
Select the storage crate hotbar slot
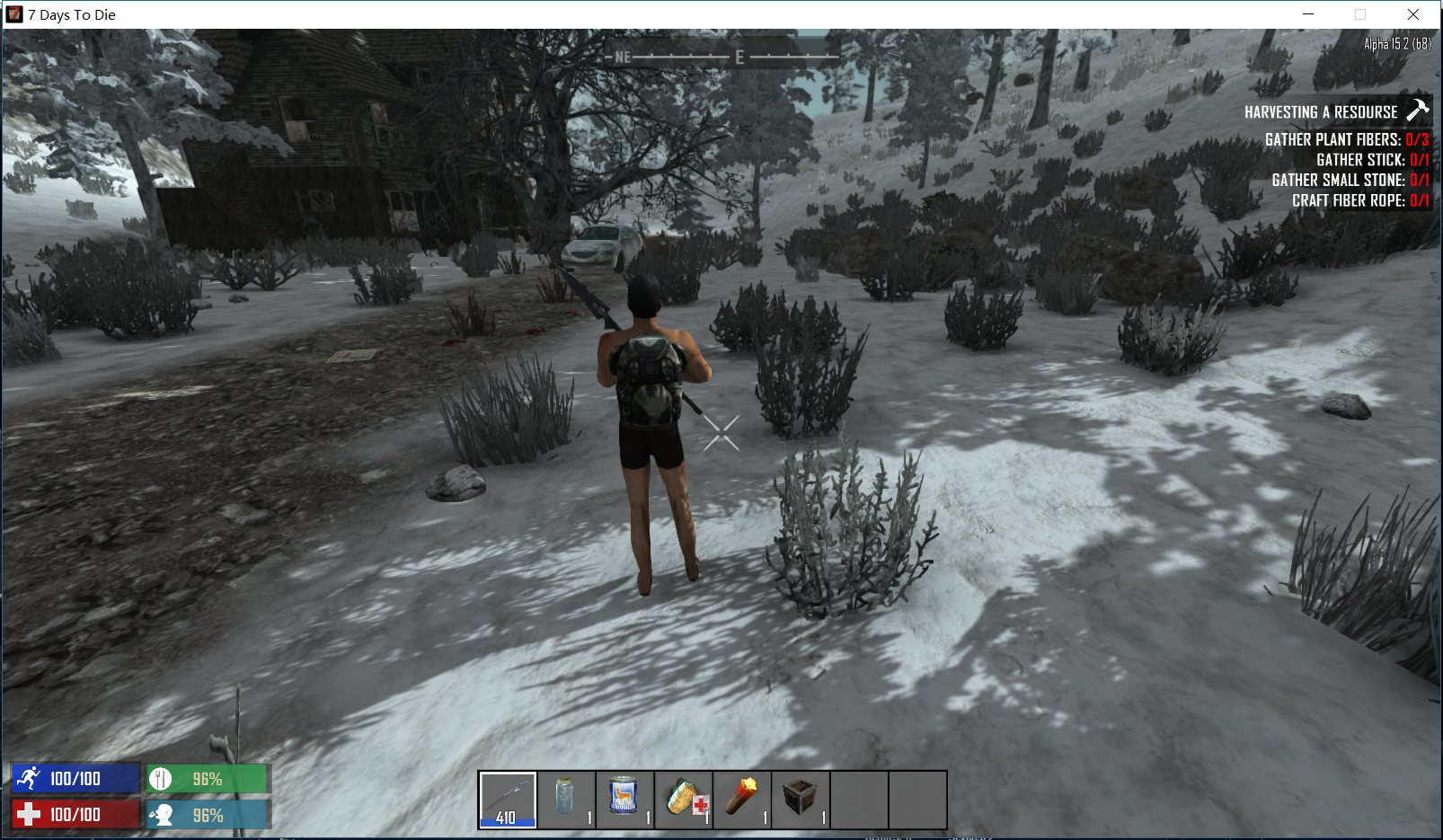[800, 799]
